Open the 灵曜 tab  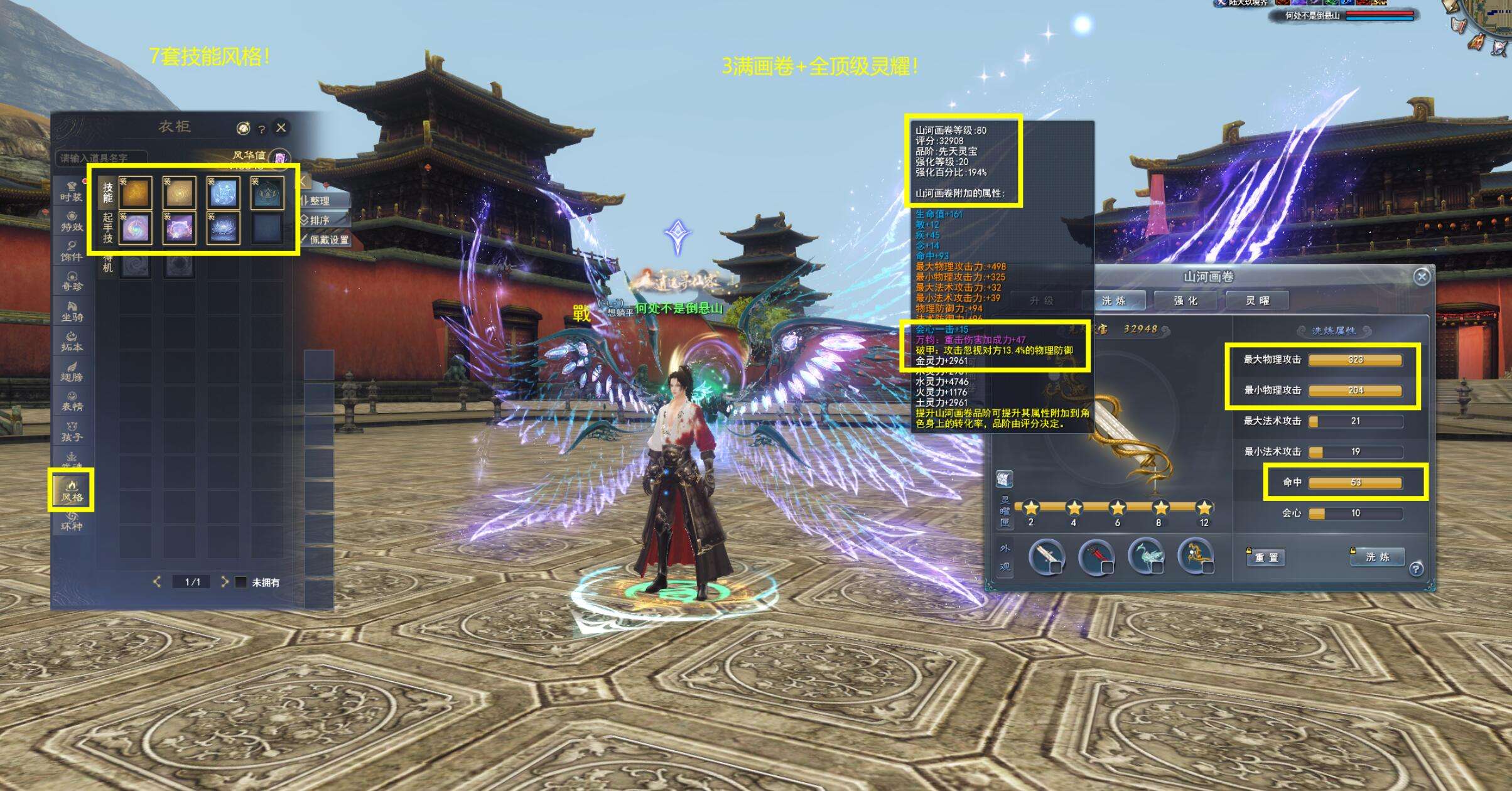tap(1257, 301)
